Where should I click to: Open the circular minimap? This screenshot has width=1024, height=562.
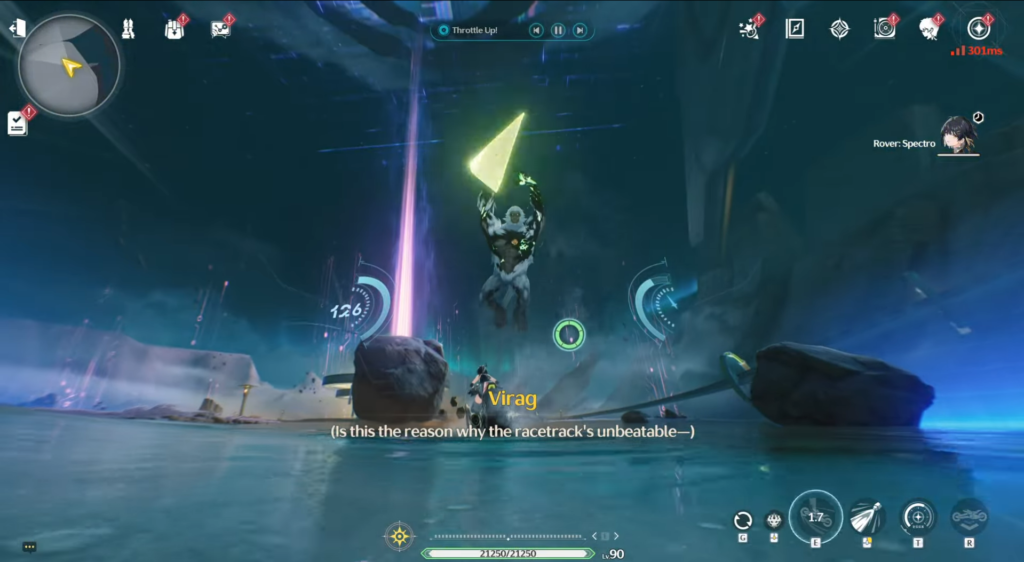(x=68, y=66)
